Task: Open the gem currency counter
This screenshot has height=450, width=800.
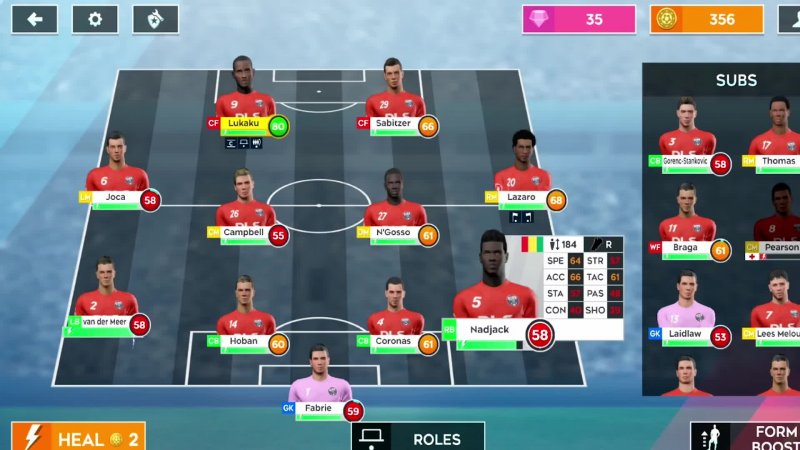Action: click(x=579, y=19)
